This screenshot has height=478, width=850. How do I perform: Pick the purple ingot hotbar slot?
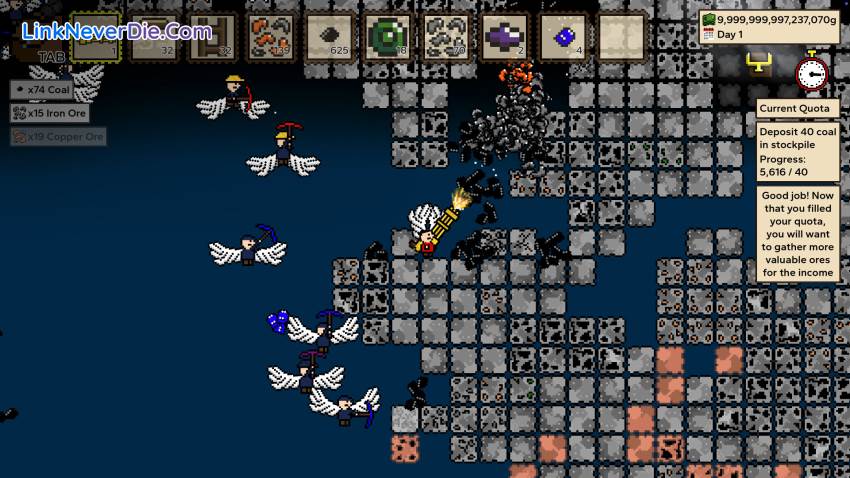click(505, 37)
